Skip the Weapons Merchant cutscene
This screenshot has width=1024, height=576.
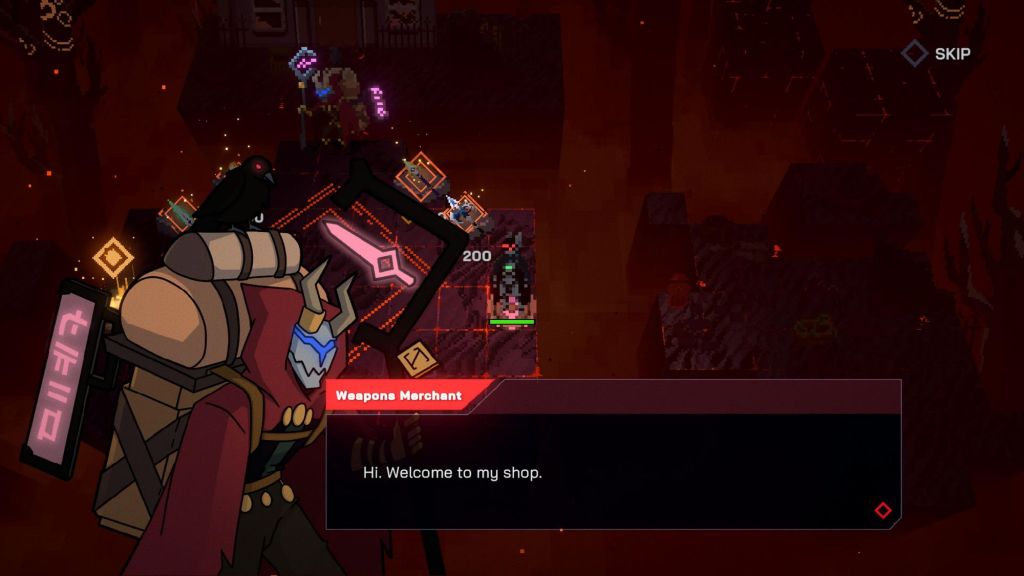pos(937,54)
